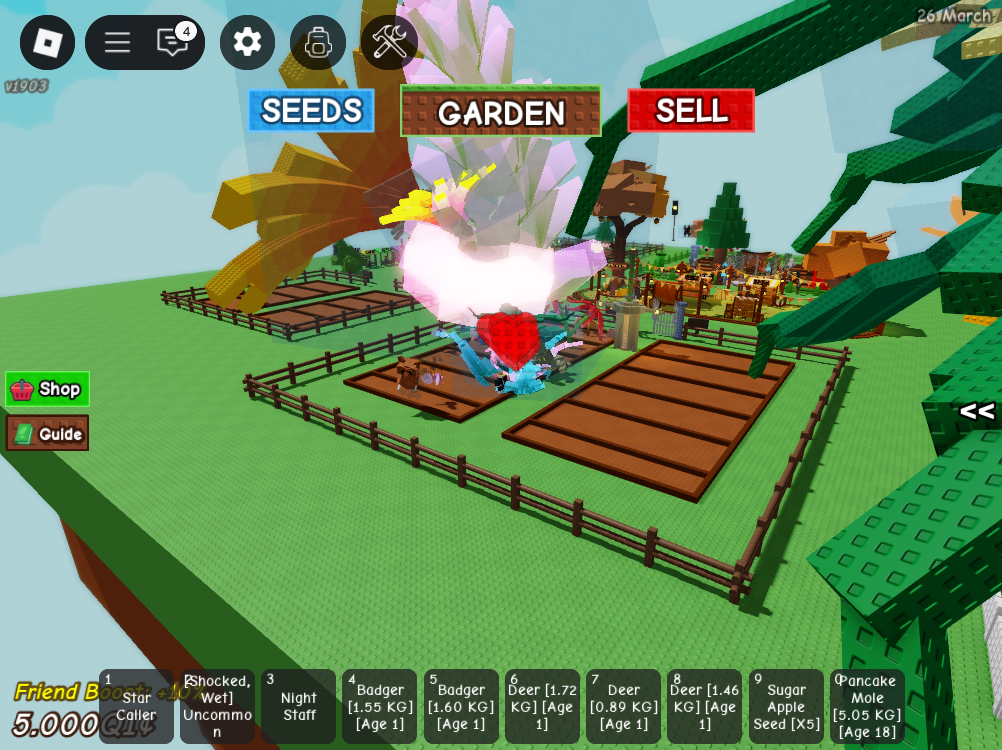Equip the Sugar Apple Seed X5 slot
This screenshot has width=1002, height=750.
click(786, 707)
